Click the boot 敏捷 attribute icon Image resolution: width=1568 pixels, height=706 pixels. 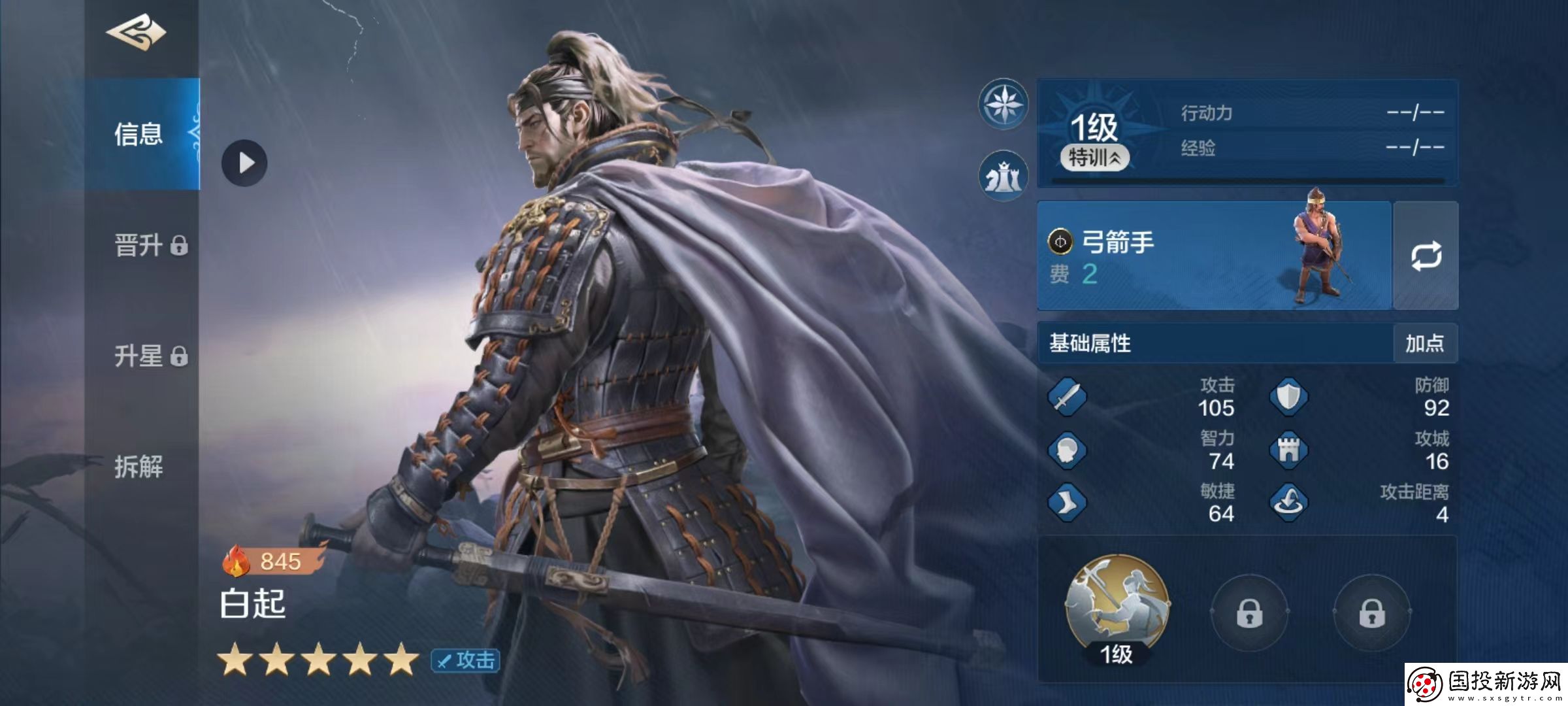1067,503
